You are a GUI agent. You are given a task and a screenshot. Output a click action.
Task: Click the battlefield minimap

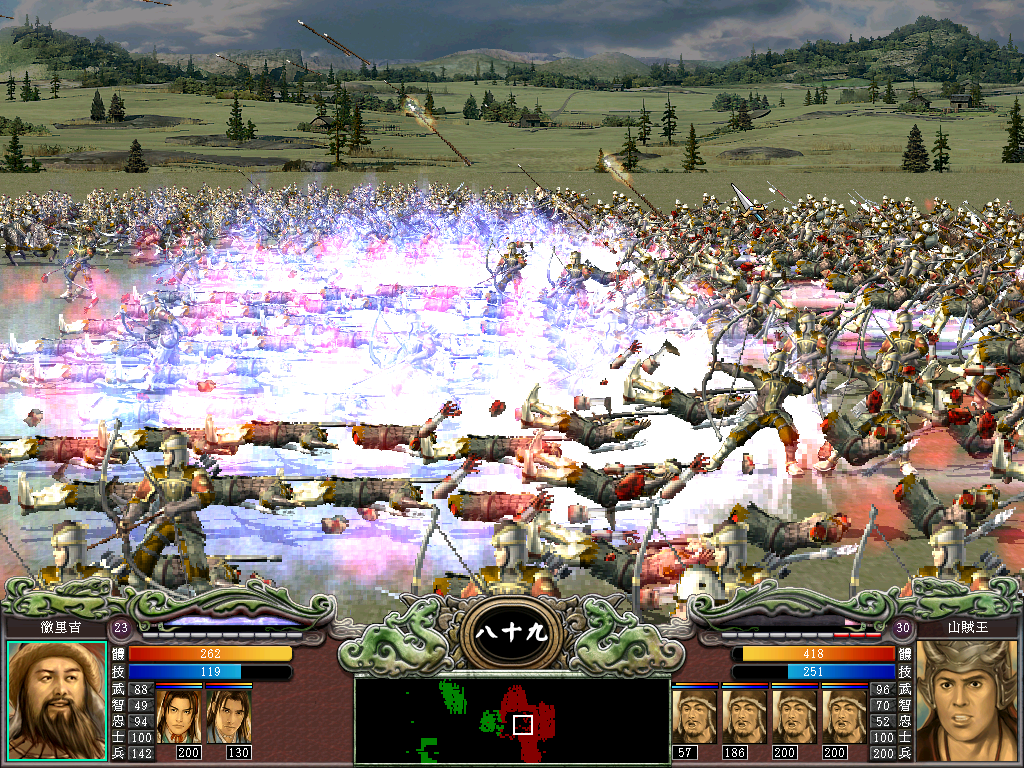(x=512, y=720)
